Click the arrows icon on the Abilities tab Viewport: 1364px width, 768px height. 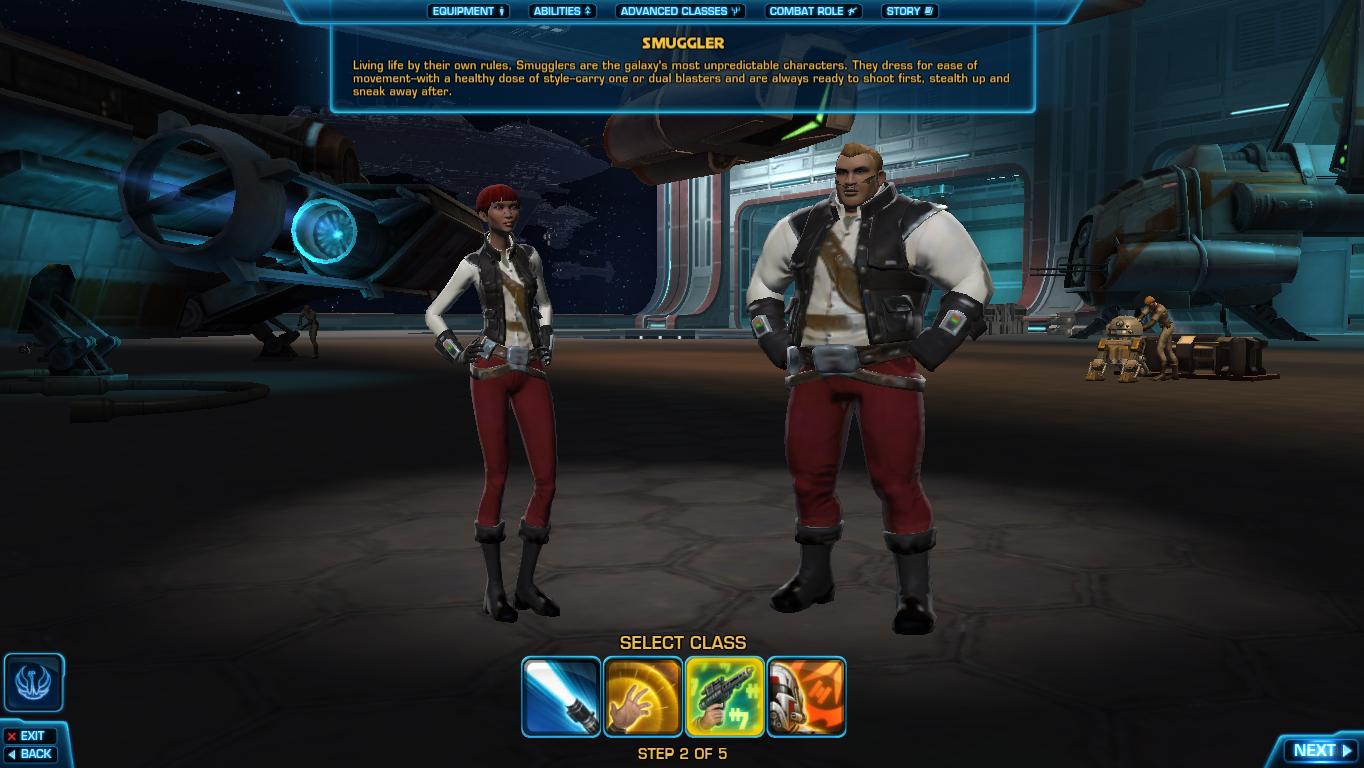pyautogui.click(x=588, y=11)
